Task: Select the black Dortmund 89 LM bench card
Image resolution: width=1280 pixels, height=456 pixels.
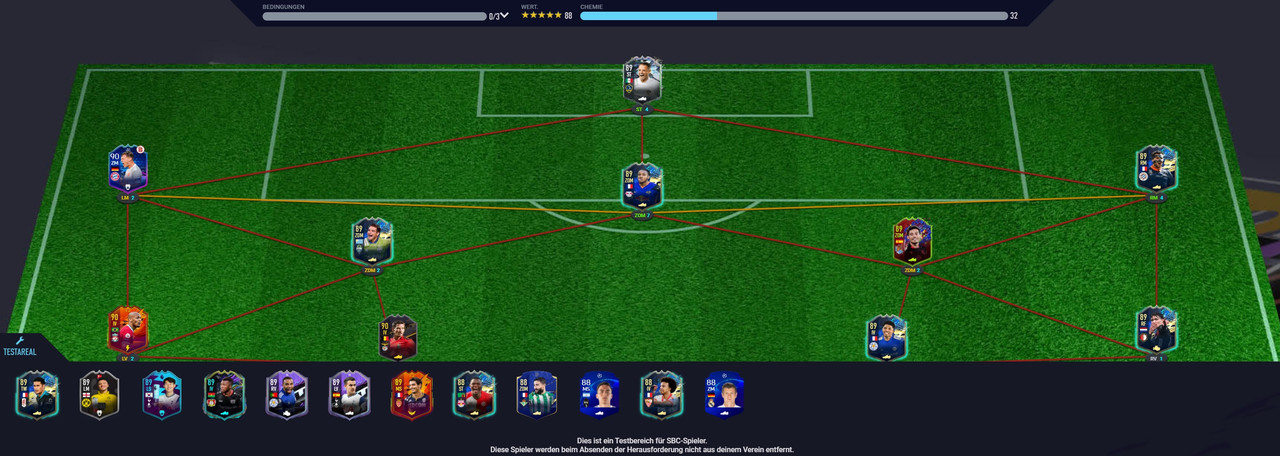Action: (99, 395)
